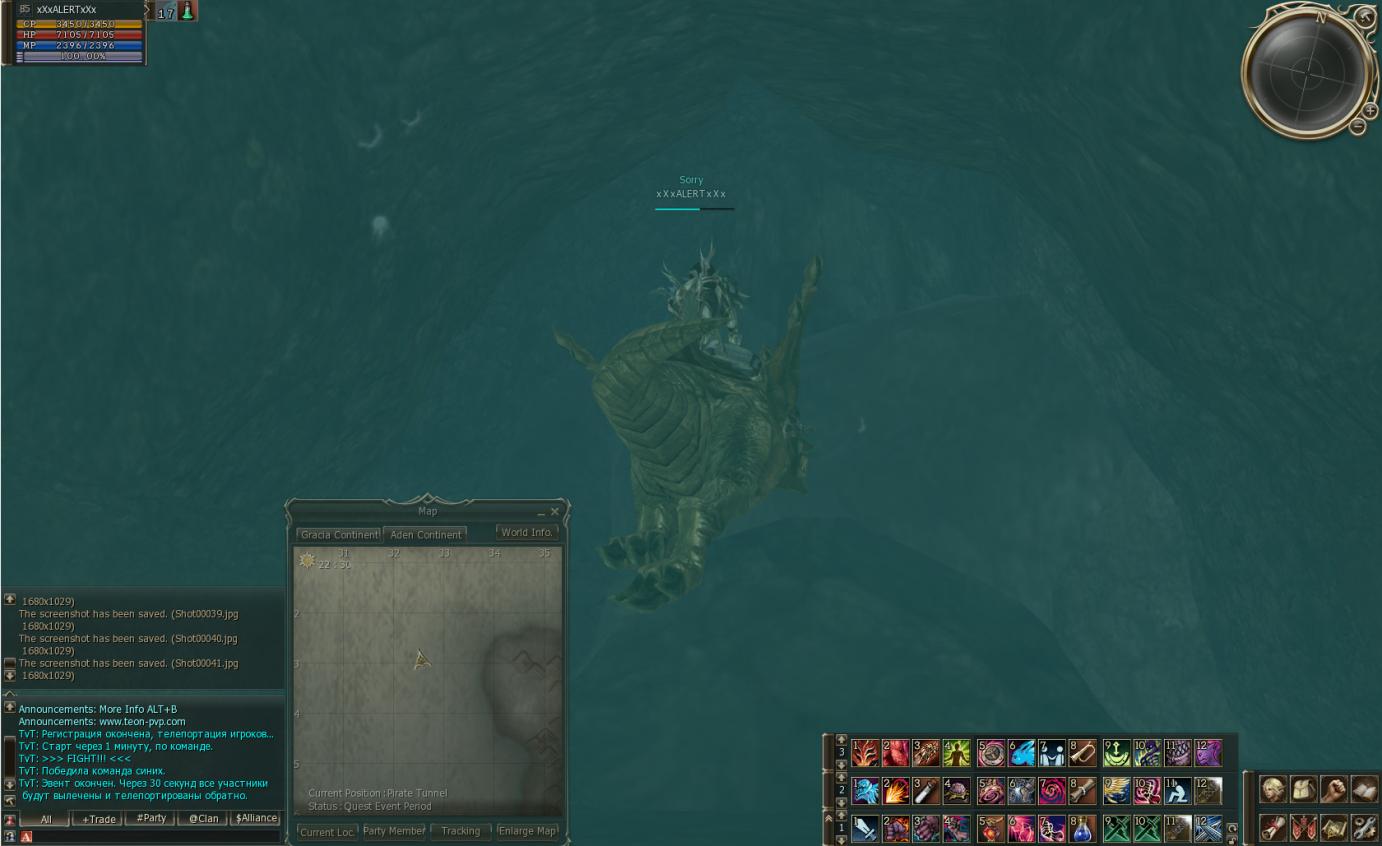Viewport: 1382px width, 846px height.
Task: Use the blue potion in hotbar slot 8
Action: click(1081, 829)
